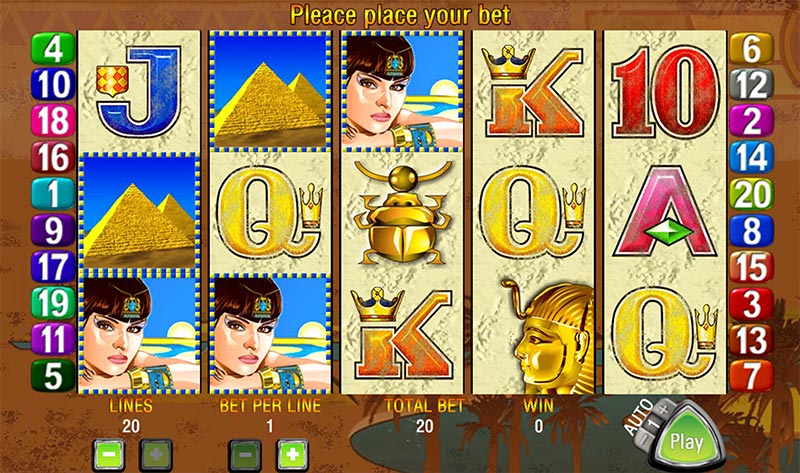Select payline number 4
This screenshot has height=473, width=800.
click(51, 49)
